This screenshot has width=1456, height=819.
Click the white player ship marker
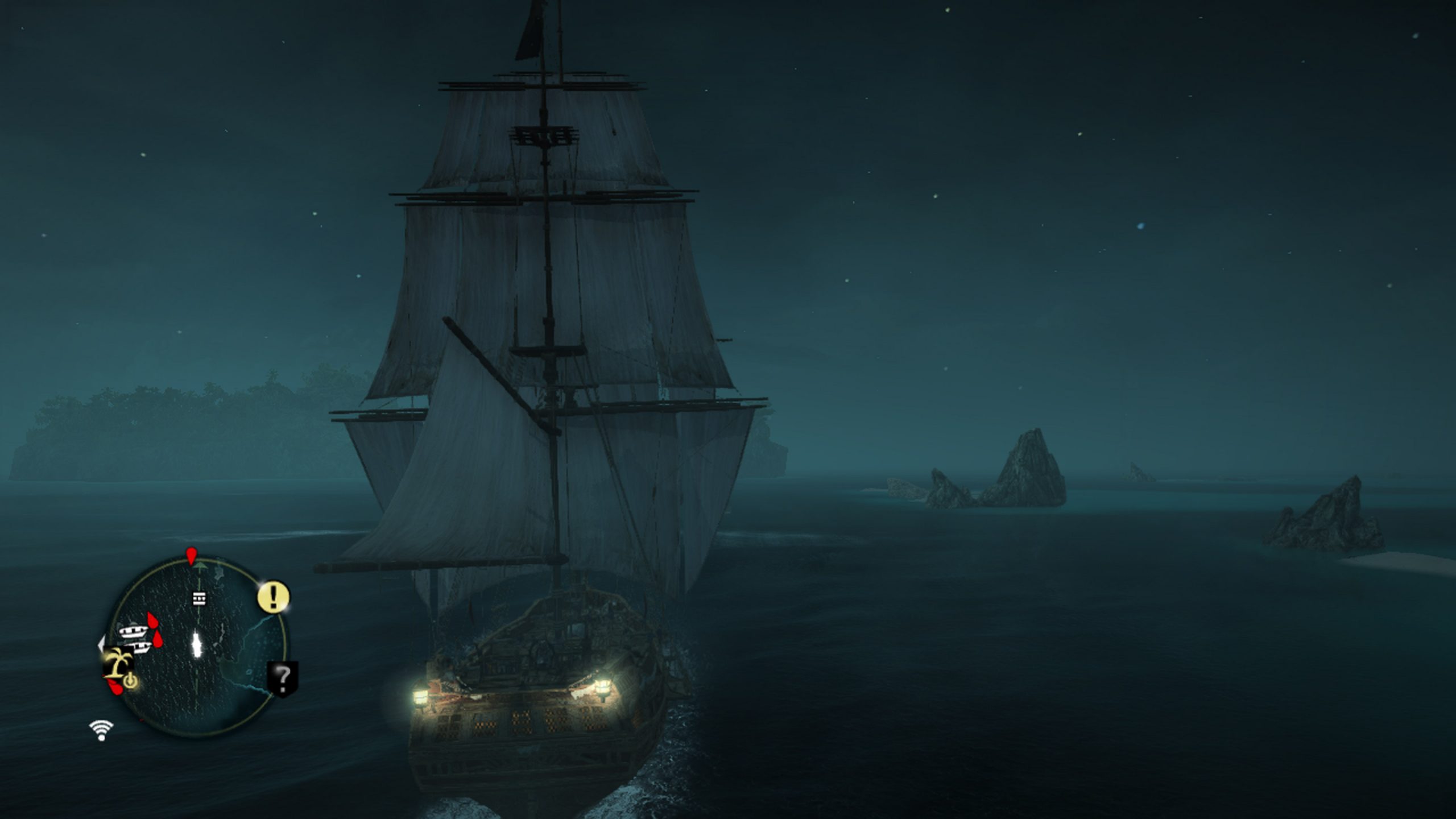(x=197, y=644)
